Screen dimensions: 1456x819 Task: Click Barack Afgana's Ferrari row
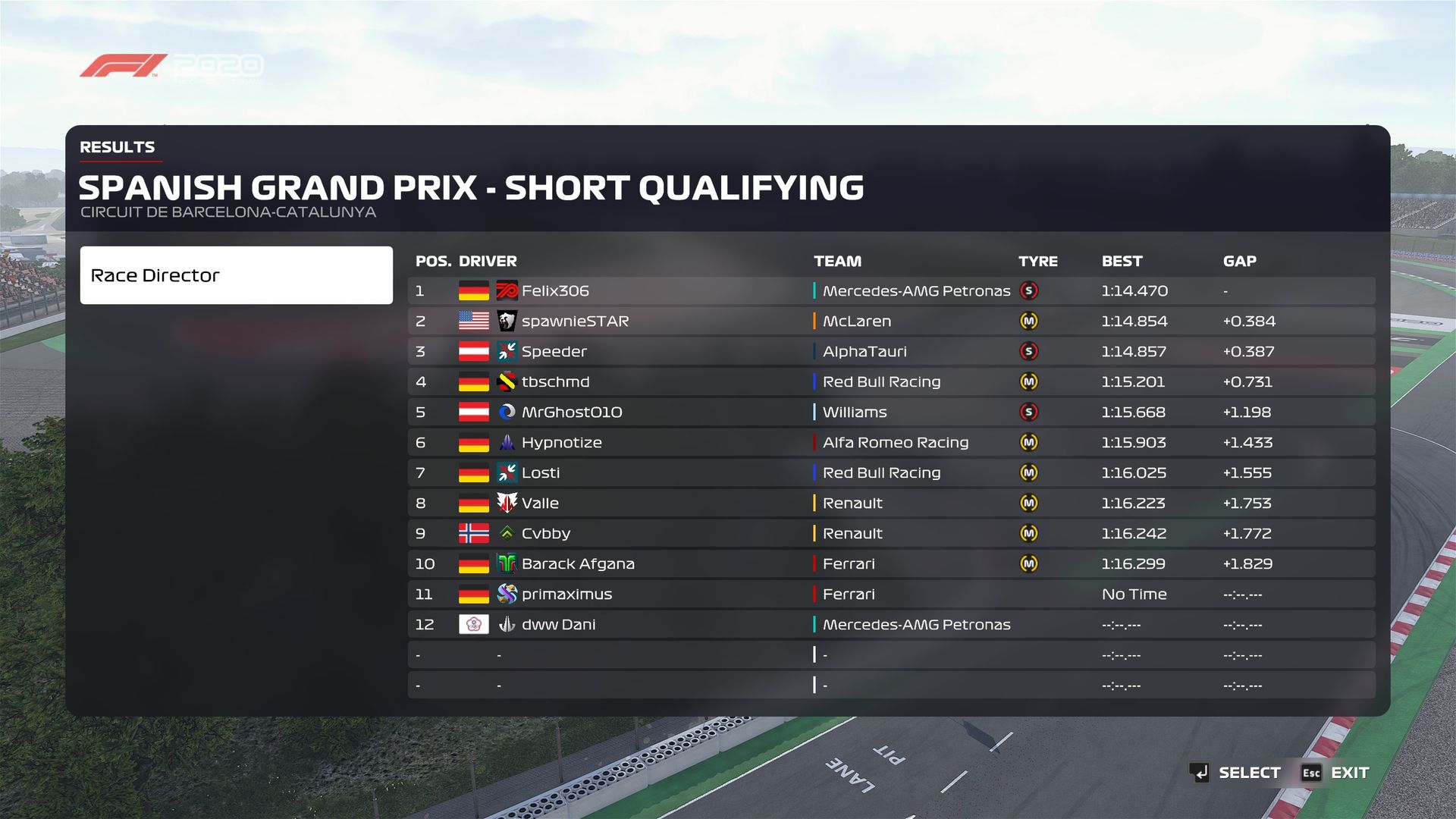tap(890, 564)
